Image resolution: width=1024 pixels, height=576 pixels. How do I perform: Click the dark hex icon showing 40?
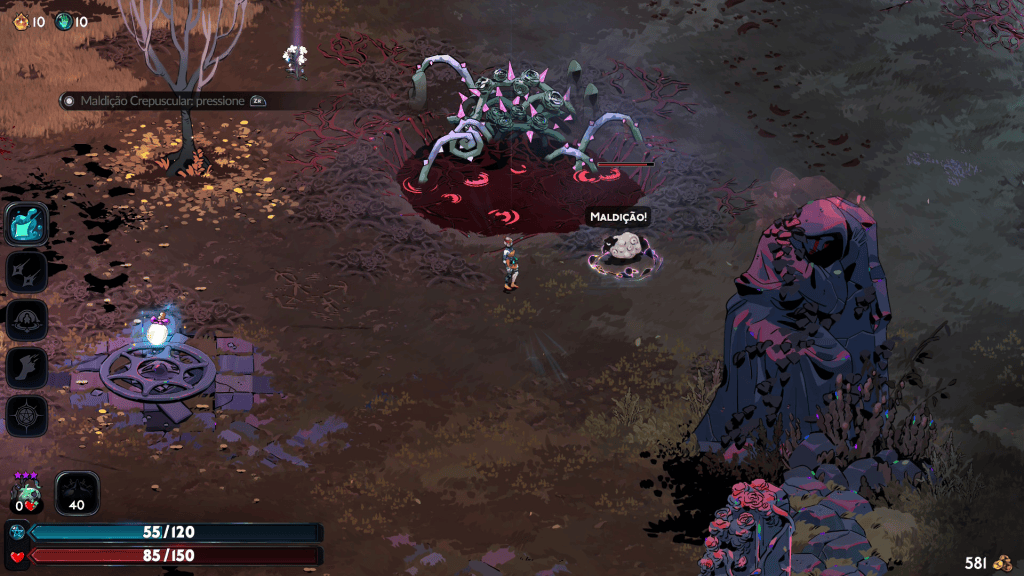tap(77, 493)
